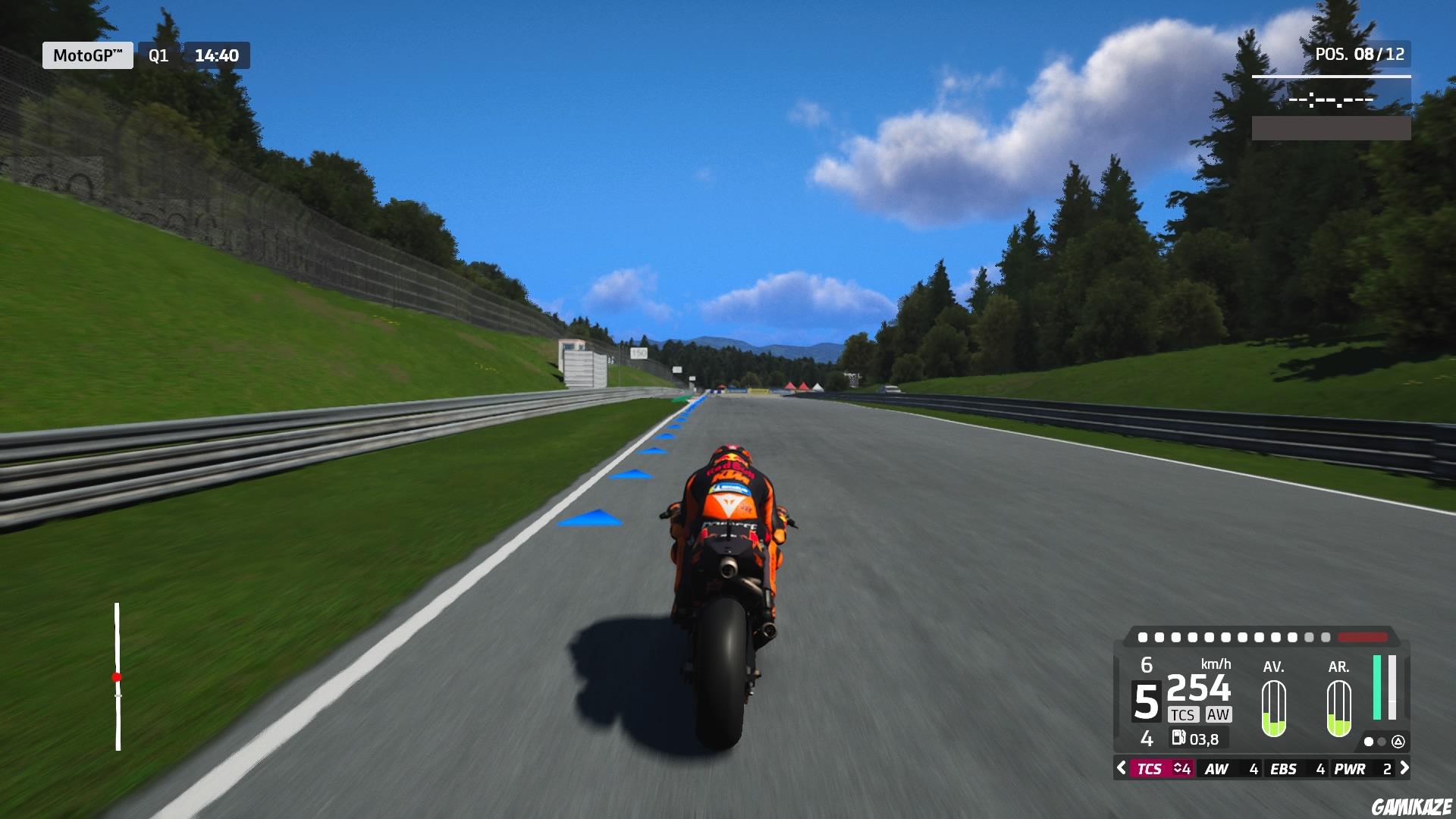1456x819 pixels.
Task: Click the POS. 08/12 position display
Action: [1361, 54]
